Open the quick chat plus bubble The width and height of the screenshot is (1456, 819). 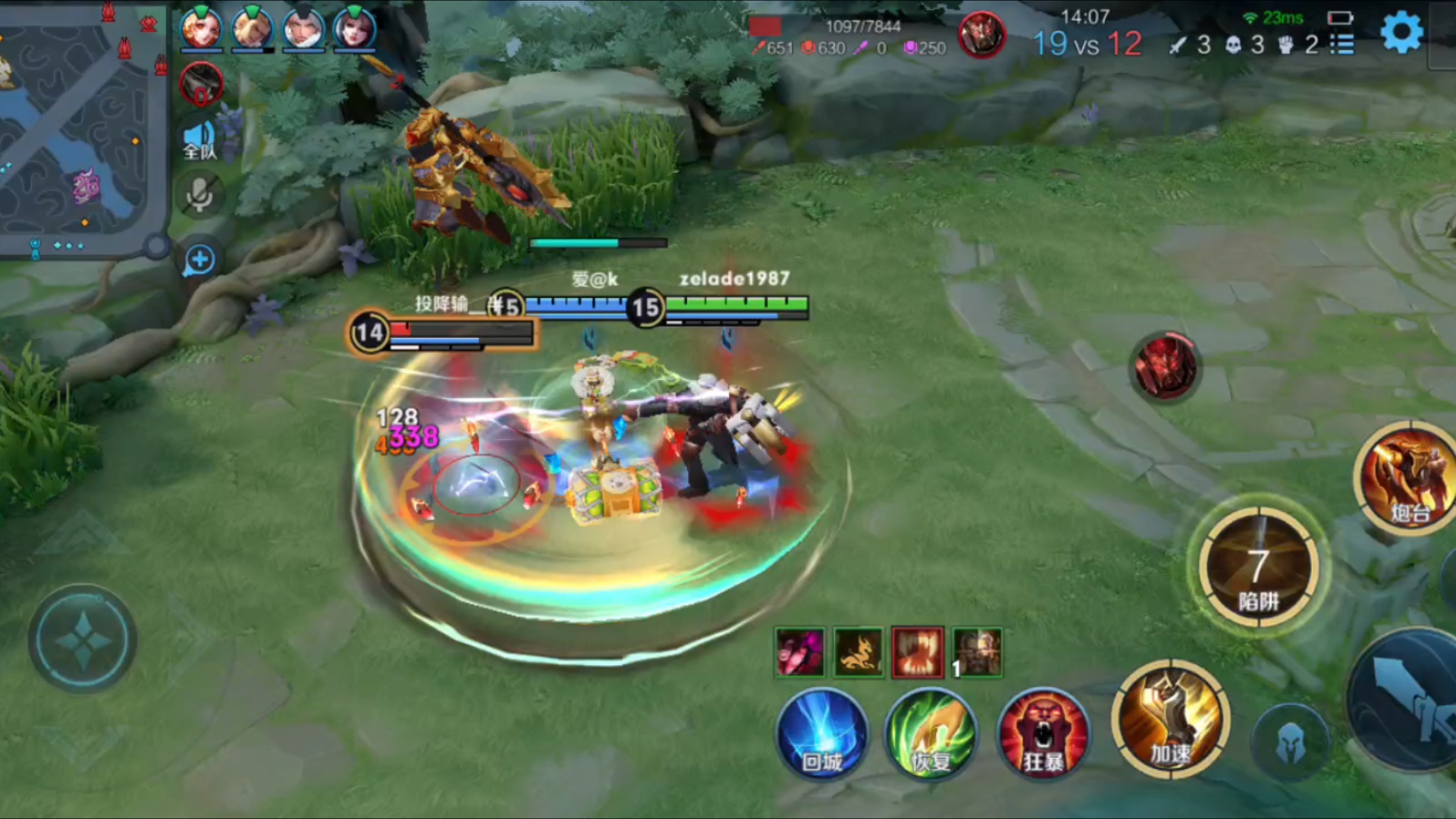click(x=199, y=260)
